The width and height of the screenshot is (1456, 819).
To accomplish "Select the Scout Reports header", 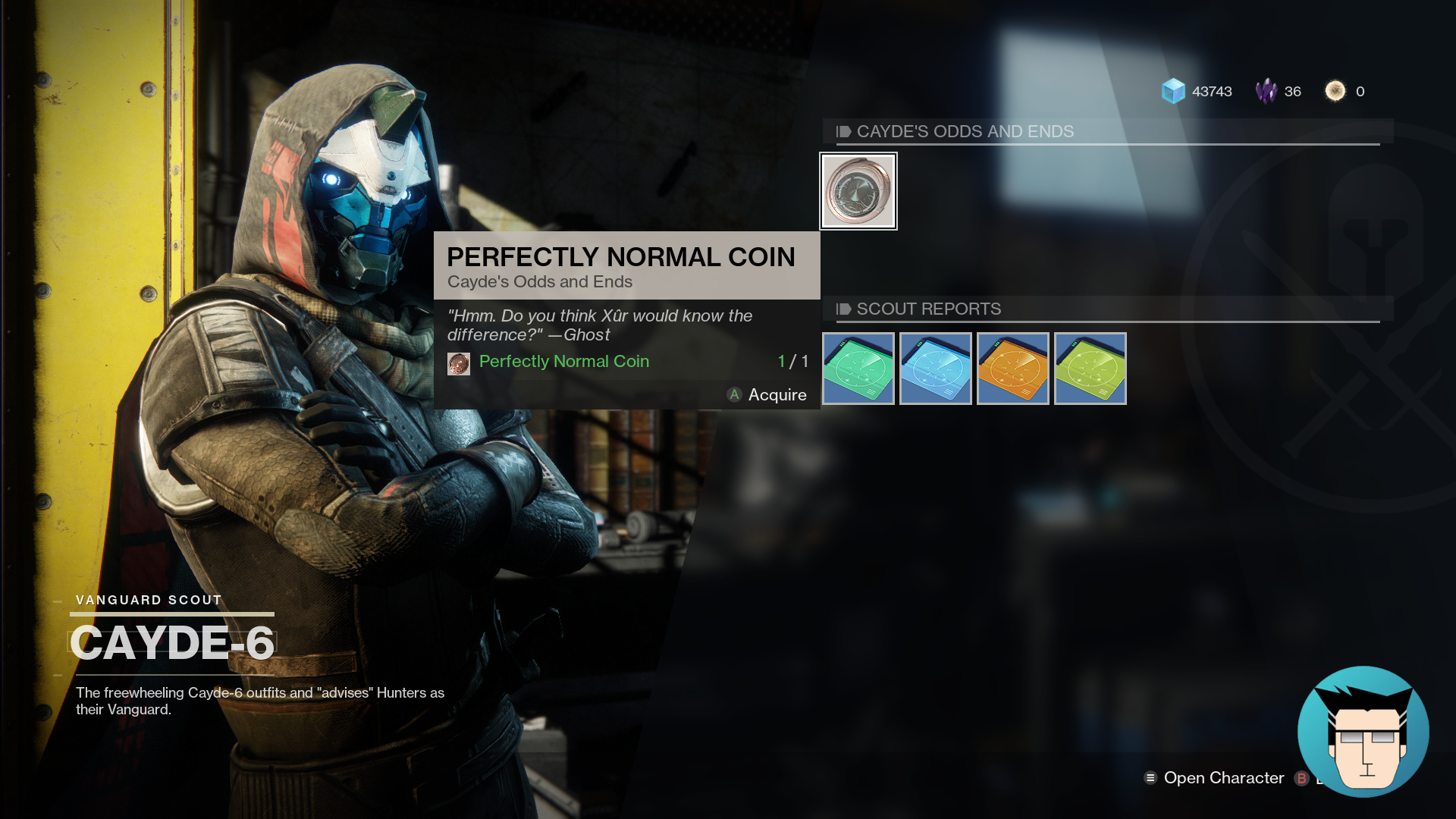I will (x=928, y=309).
